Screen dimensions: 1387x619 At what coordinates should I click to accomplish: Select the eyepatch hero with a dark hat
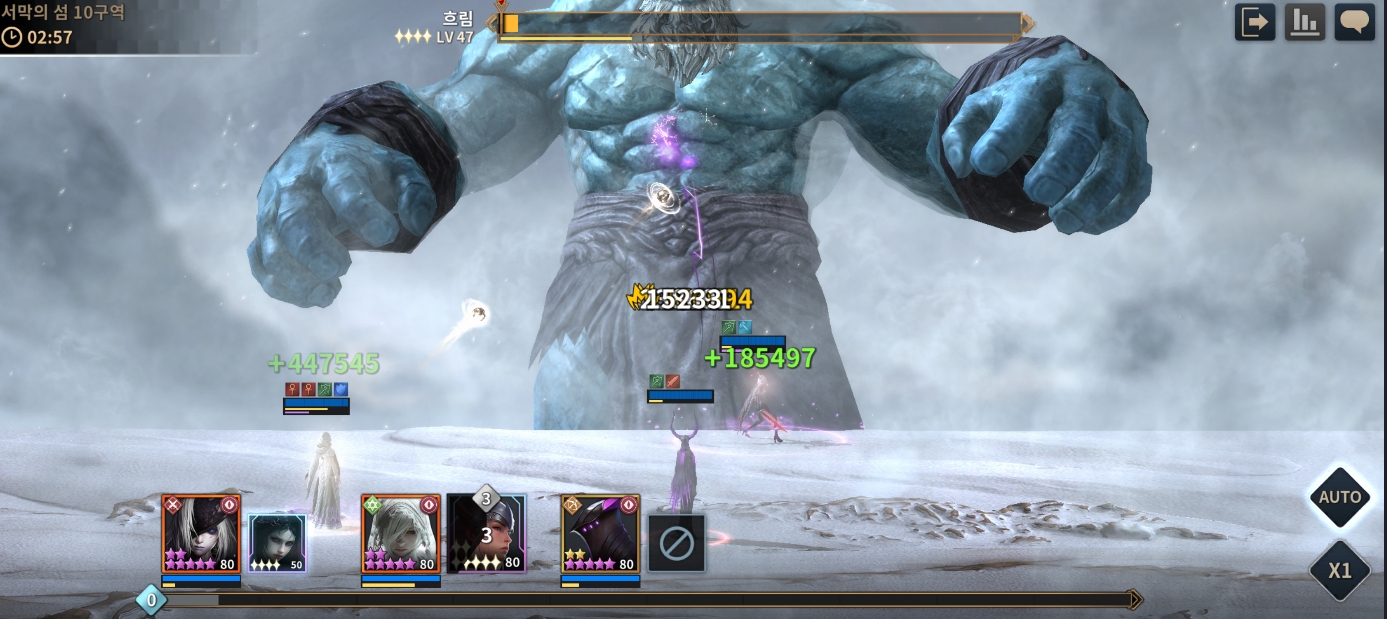click(201, 533)
